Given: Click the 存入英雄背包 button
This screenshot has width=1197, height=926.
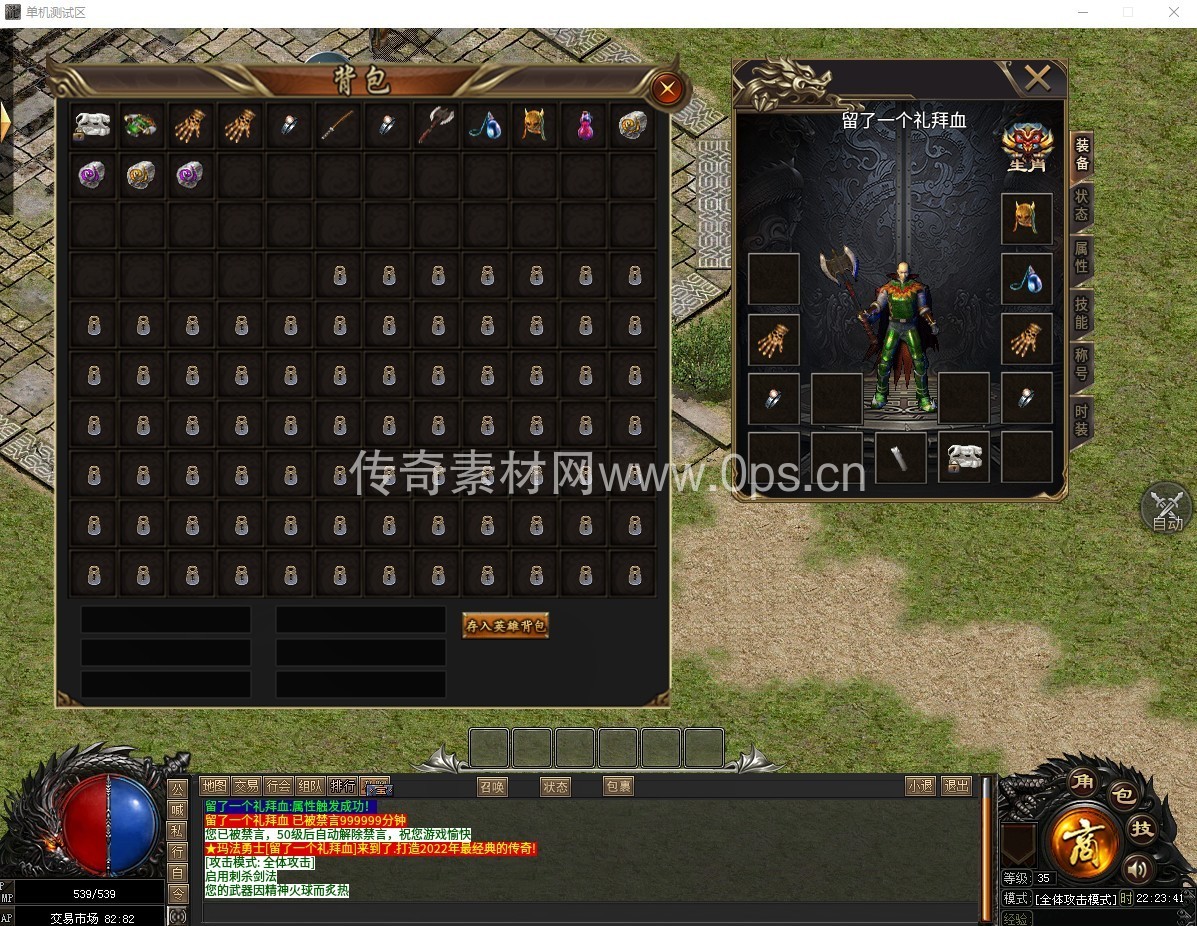Looking at the screenshot, I should (x=505, y=626).
